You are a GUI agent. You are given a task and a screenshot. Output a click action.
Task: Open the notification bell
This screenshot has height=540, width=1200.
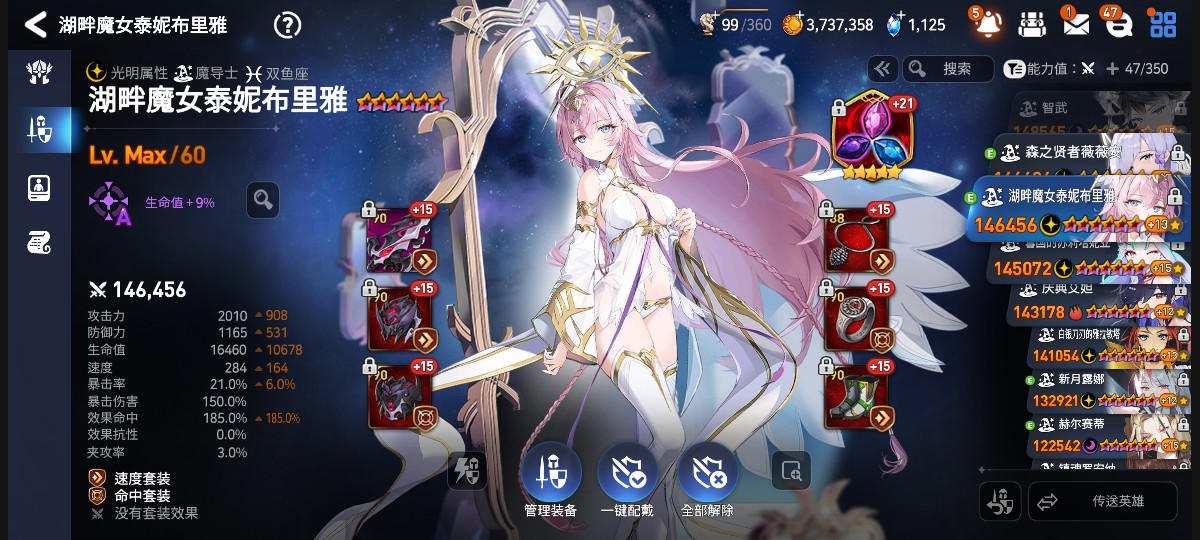[986, 24]
